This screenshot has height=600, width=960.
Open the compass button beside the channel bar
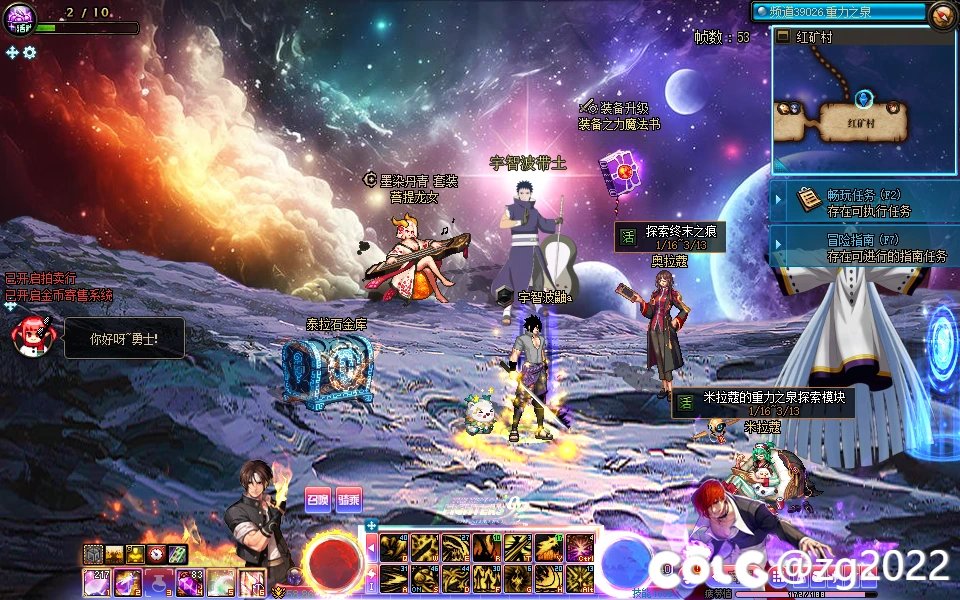[x=940, y=14]
